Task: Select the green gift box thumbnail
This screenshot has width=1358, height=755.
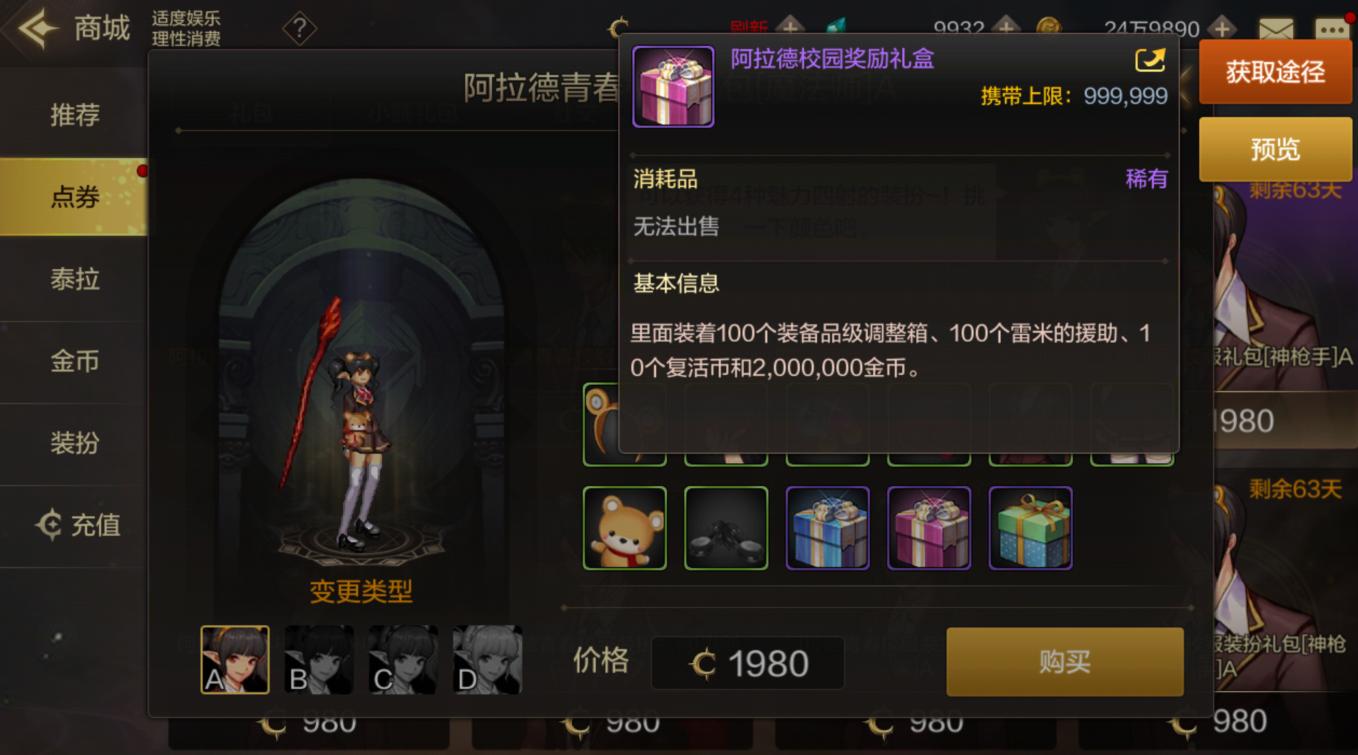Action: point(1030,527)
